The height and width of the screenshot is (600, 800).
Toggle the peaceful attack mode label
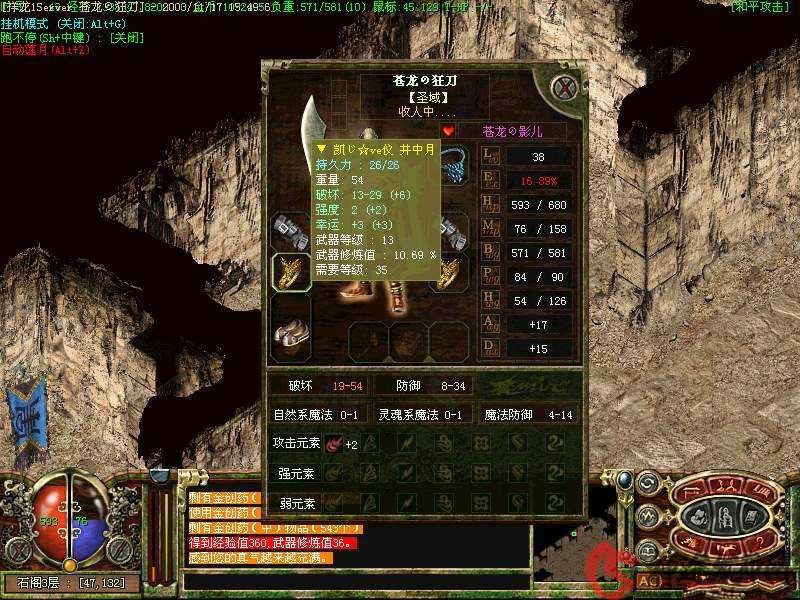[761, 6]
